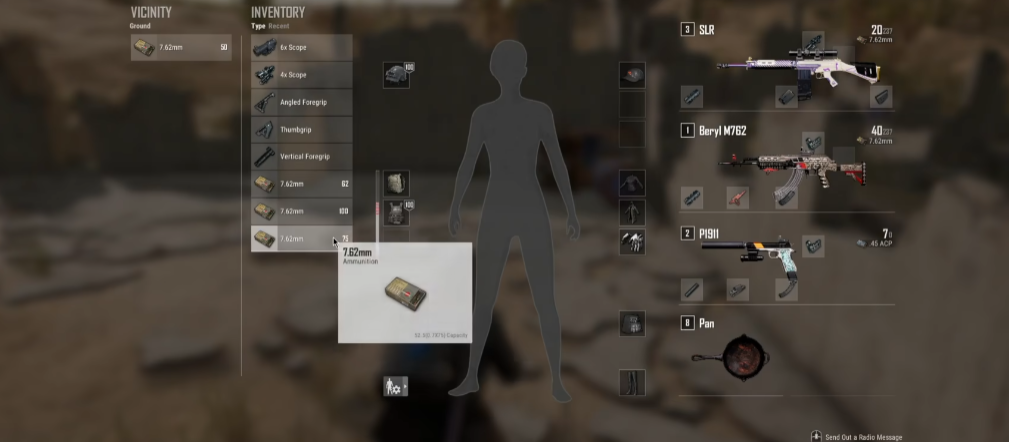1009x442 pixels.
Task: Select the 7.62mm stack of 62 rounds
Action: point(301,184)
